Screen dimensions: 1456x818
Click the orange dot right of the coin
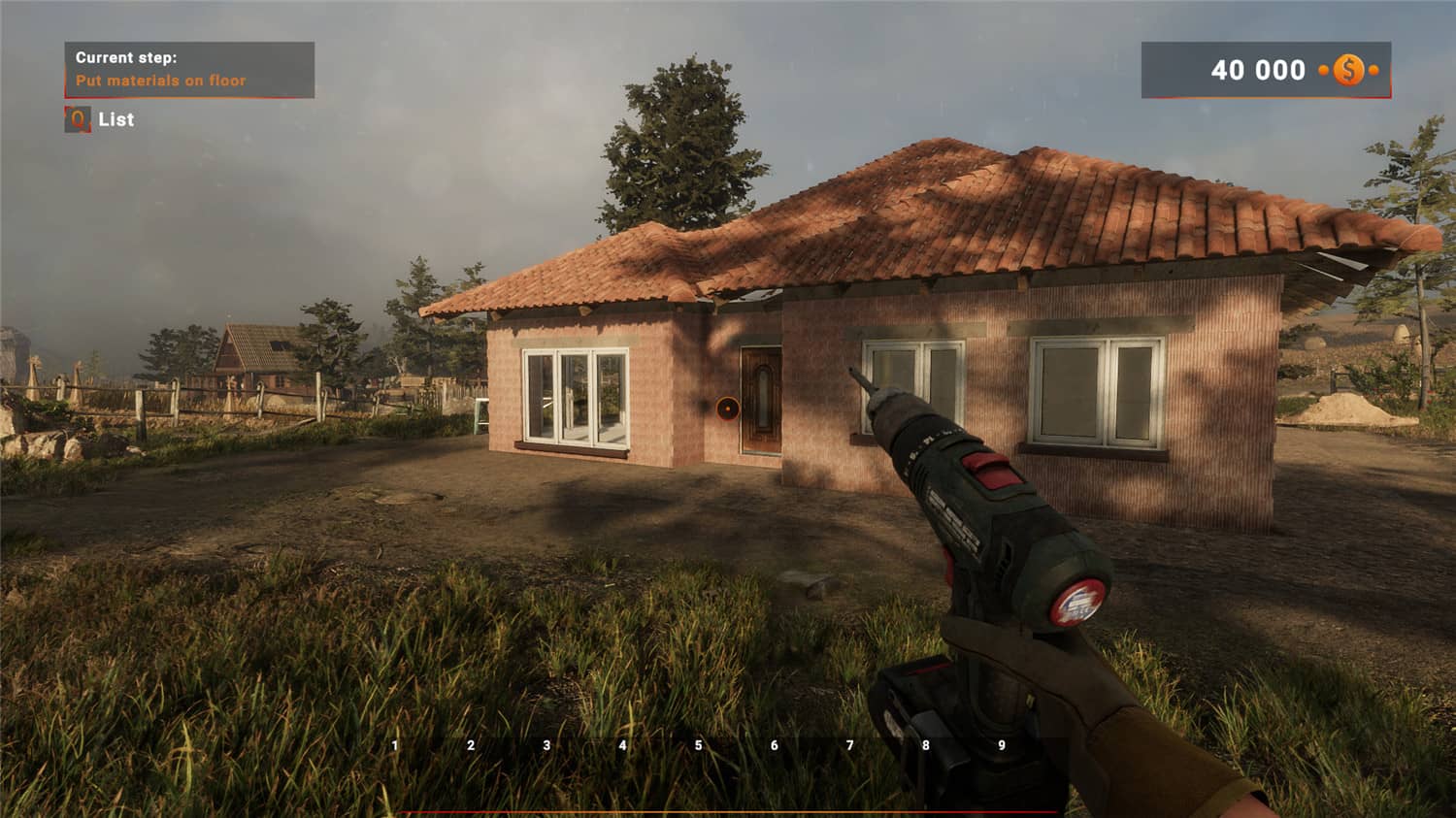click(x=1373, y=70)
